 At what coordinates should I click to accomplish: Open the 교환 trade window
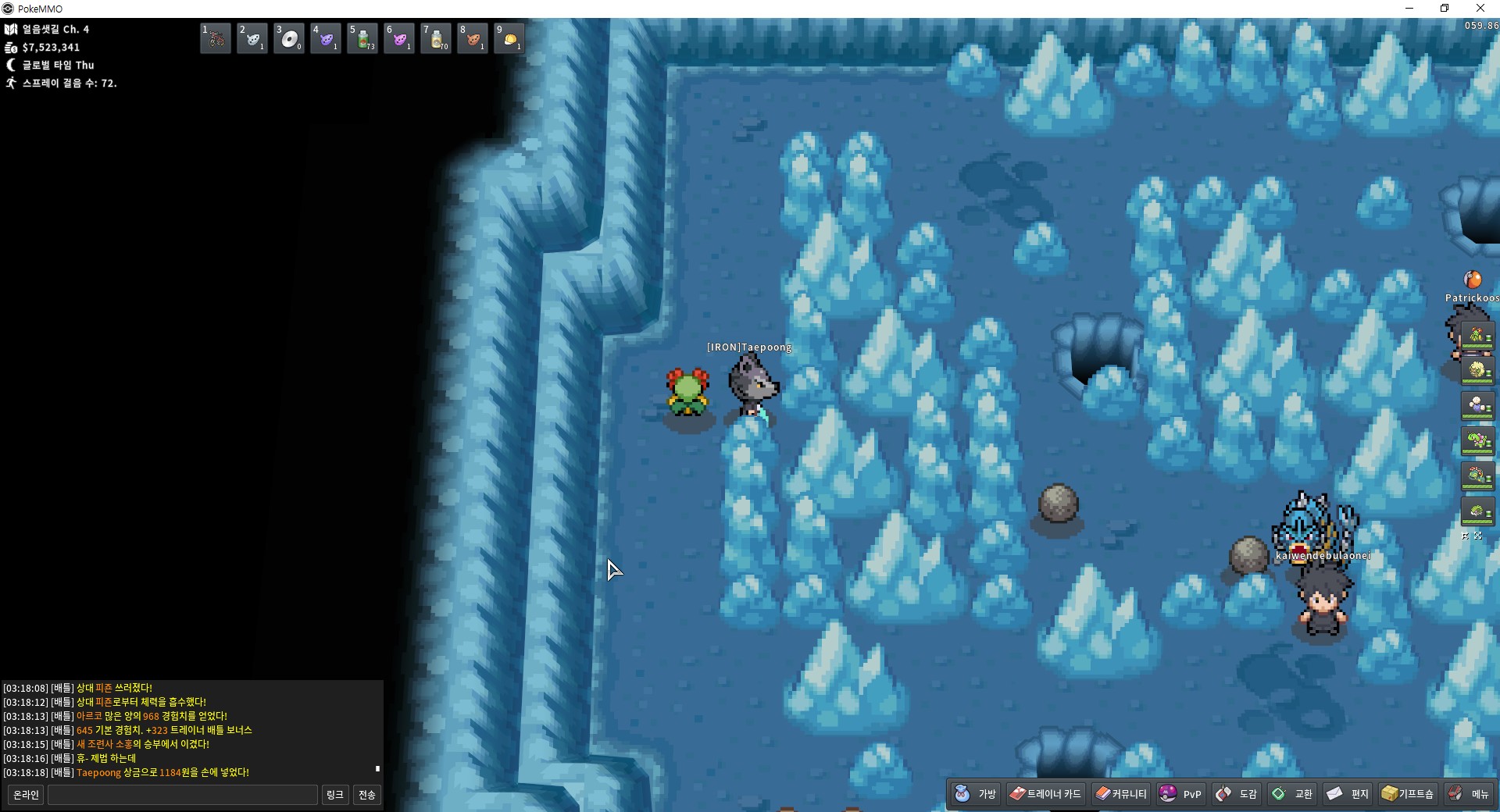point(1292,794)
